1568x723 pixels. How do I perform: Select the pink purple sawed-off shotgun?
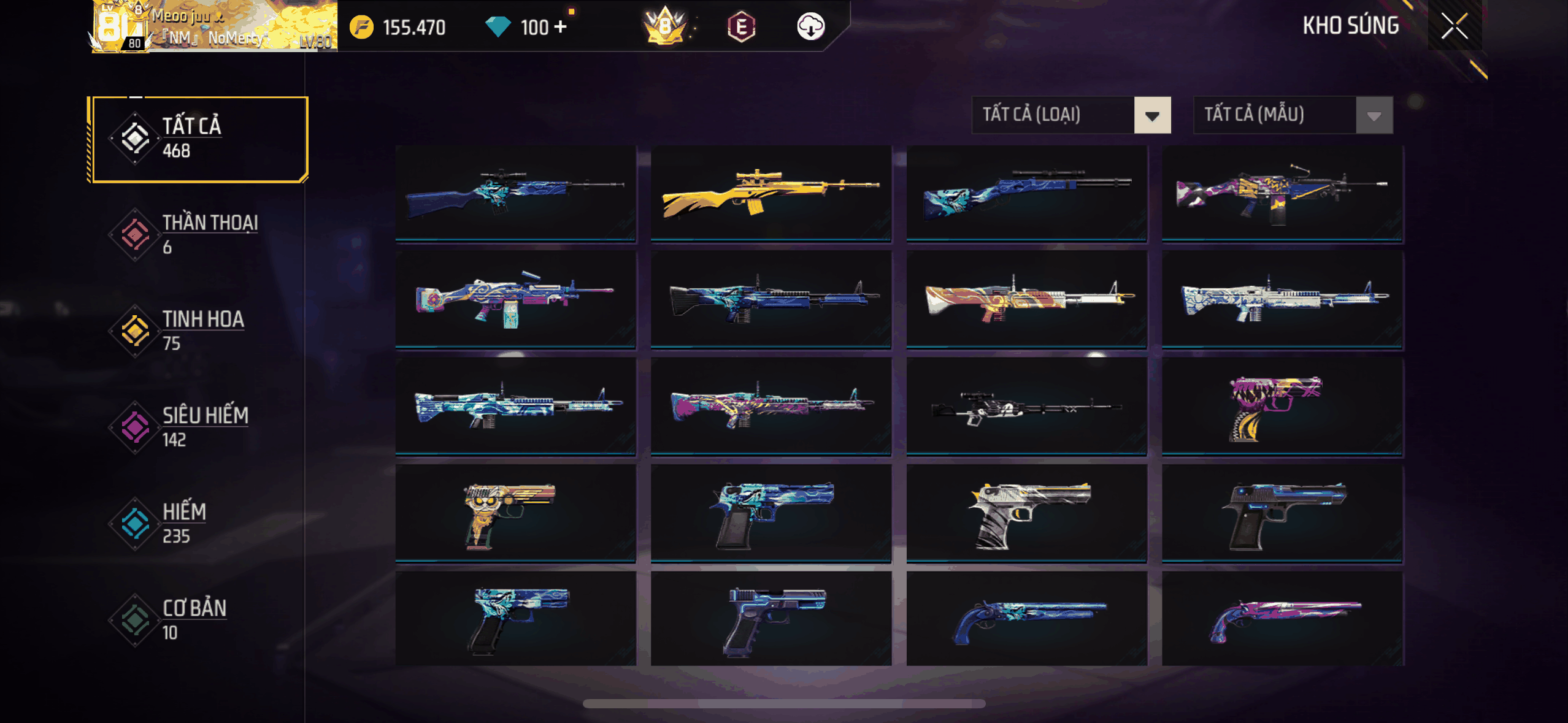(x=1282, y=619)
